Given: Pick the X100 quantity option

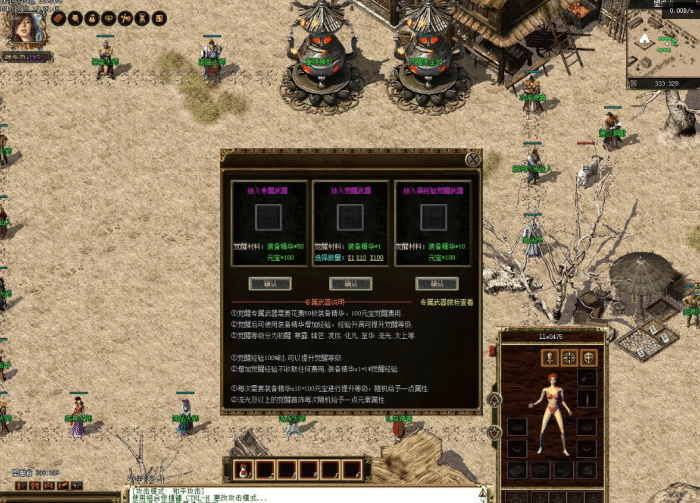Looking at the screenshot, I should pos(378,257).
